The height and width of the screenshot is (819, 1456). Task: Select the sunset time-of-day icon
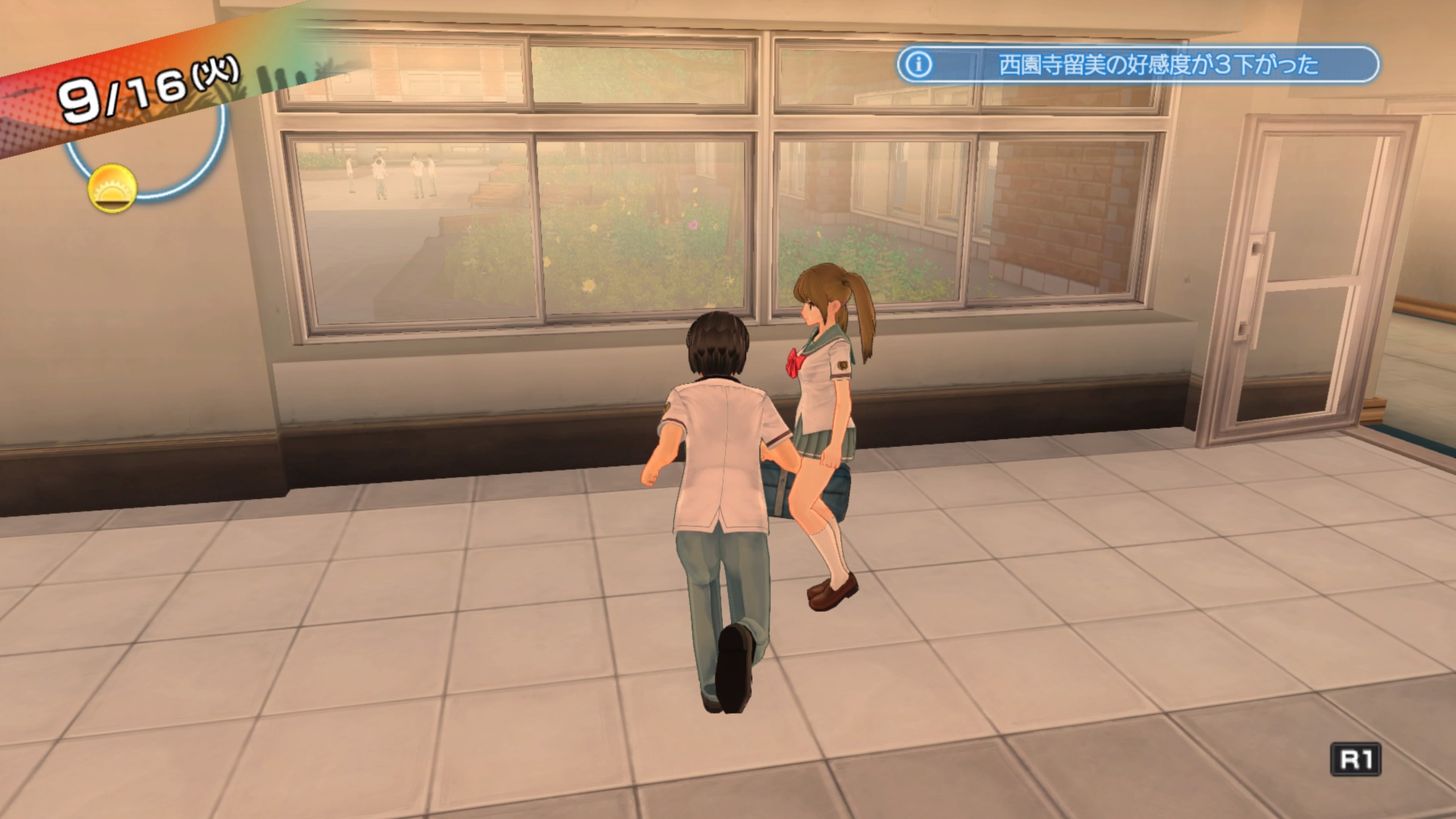[x=112, y=189]
